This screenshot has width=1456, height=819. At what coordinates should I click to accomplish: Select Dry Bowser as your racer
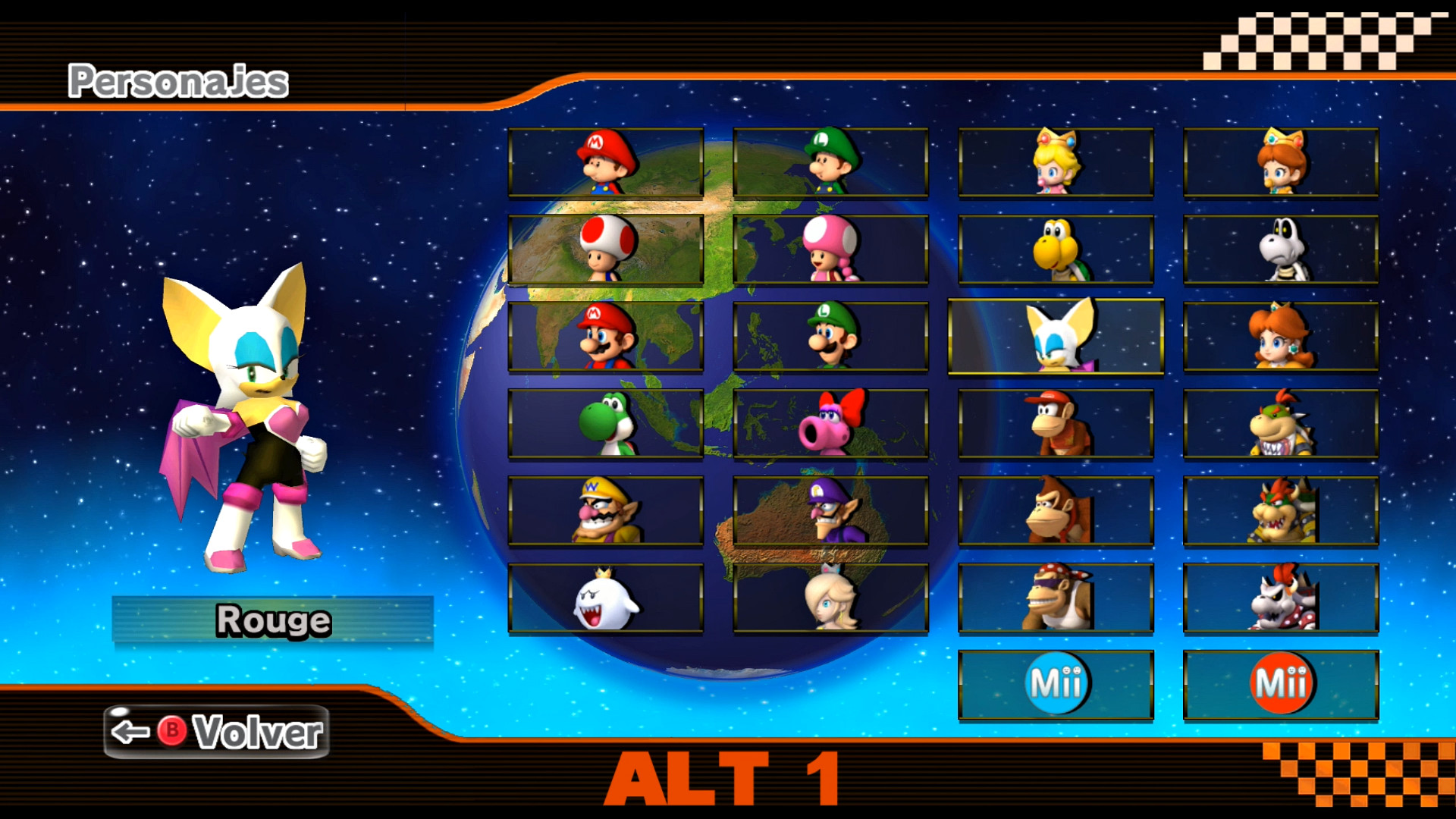pos(1279,597)
